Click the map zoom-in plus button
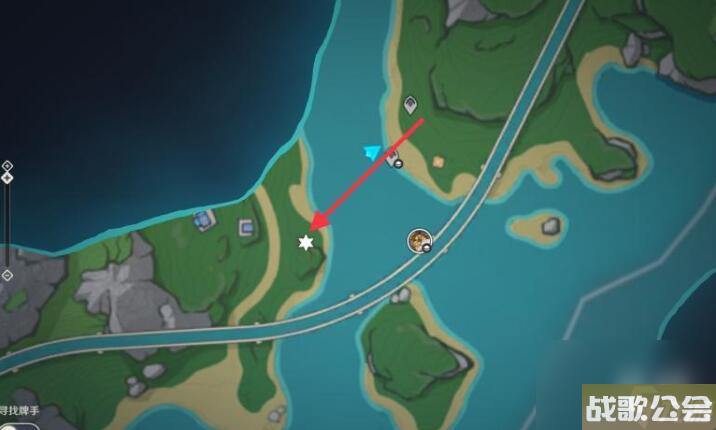The height and width of the screenshot is (430, 716). [x=7, y=166]
